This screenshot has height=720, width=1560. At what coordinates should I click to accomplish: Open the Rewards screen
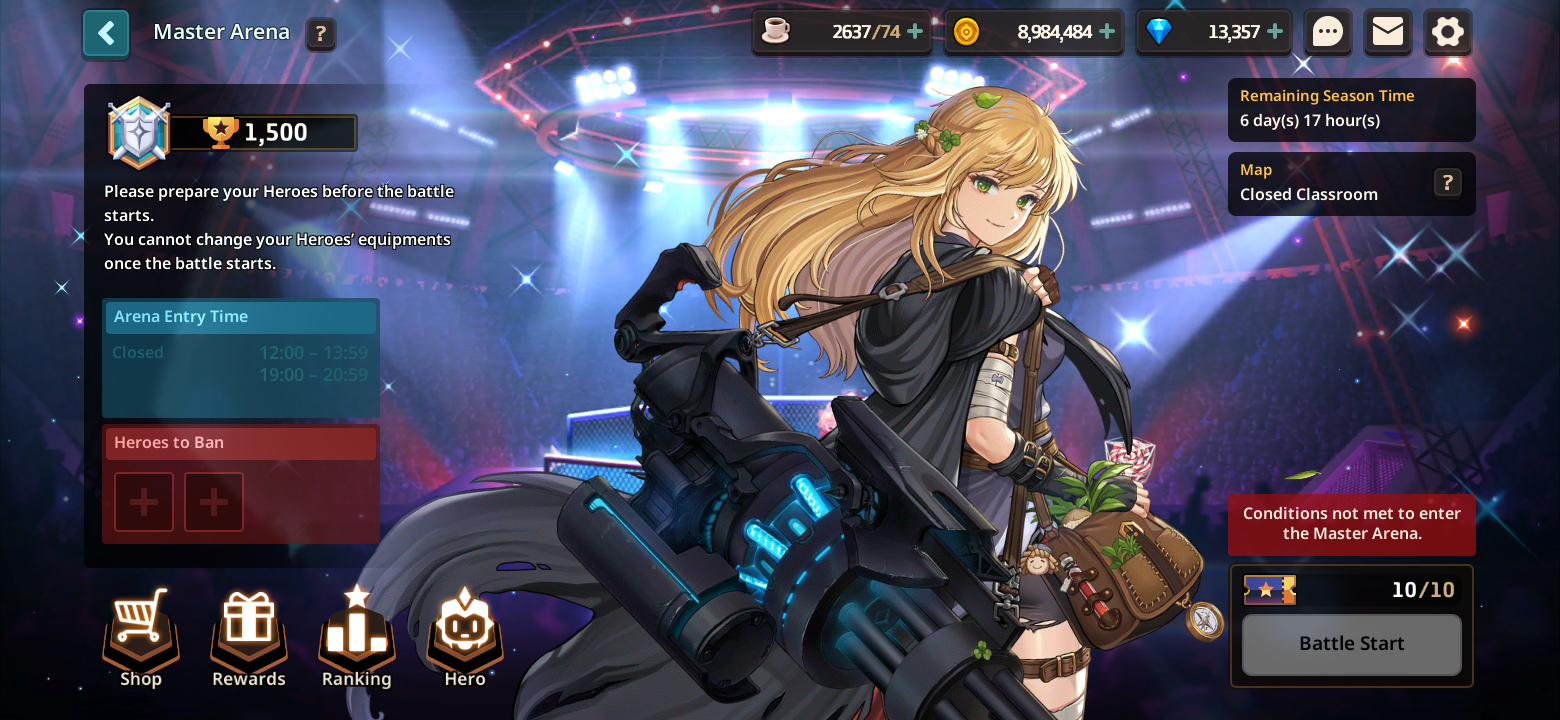click(248, 635)
